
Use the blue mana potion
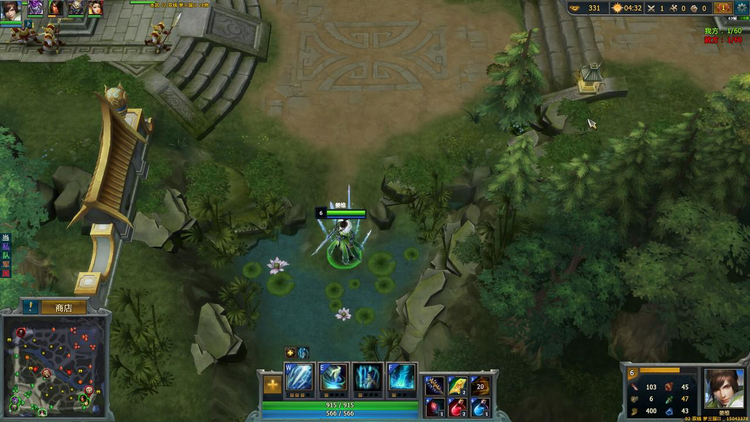pos(480,407)
